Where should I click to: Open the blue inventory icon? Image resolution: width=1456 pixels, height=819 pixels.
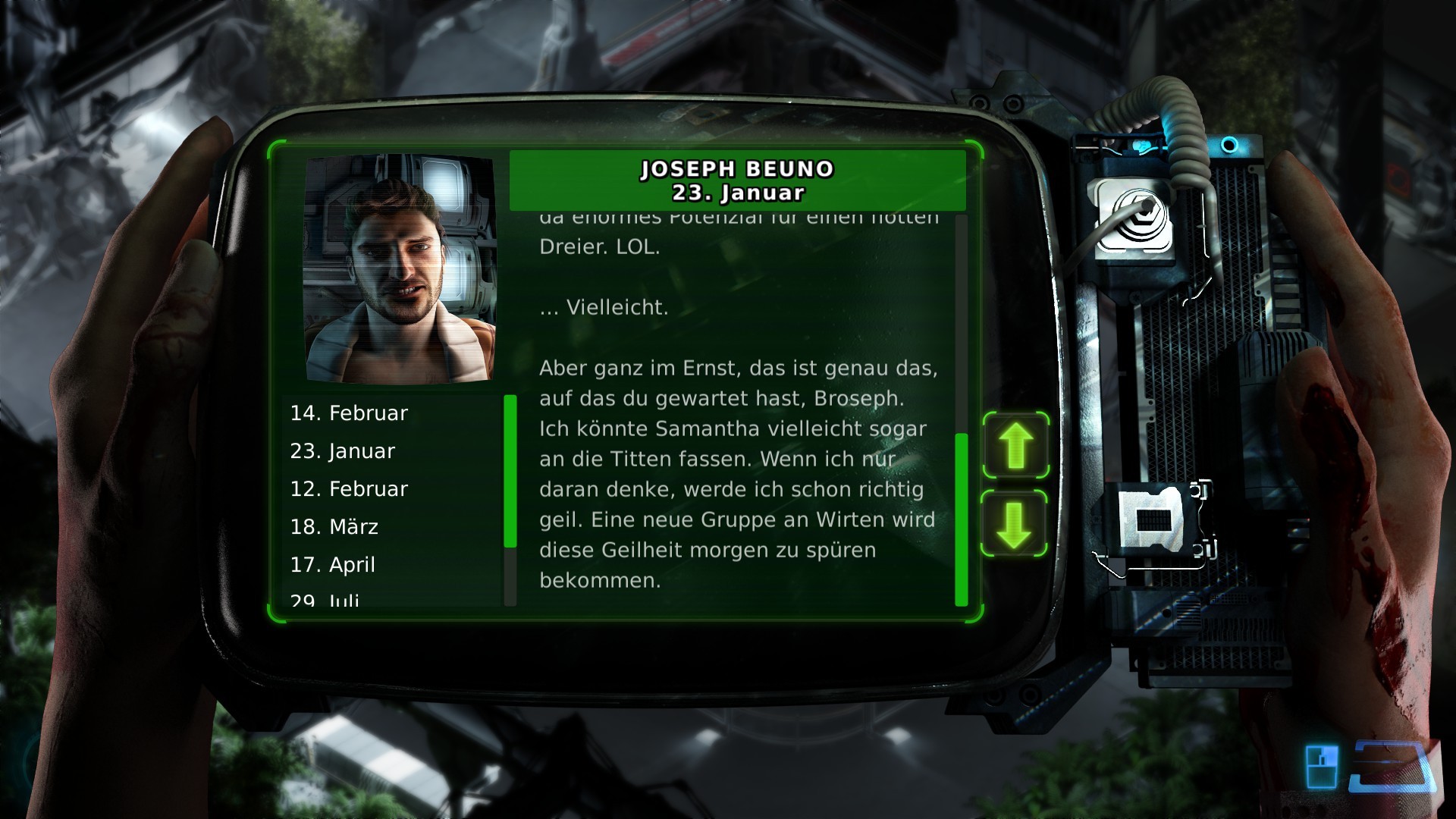coord(1321,767)
